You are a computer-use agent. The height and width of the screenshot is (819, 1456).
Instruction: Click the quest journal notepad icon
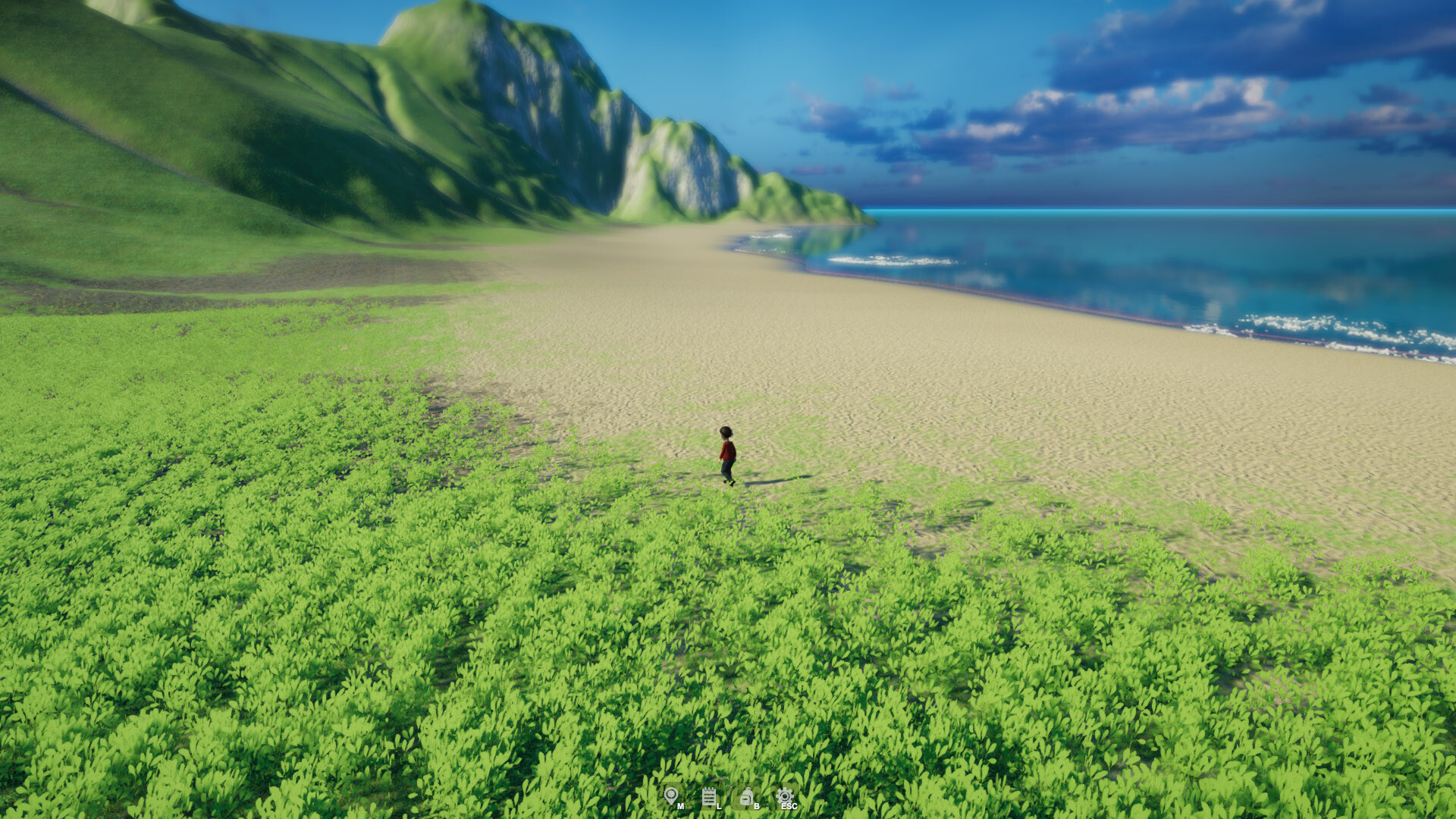709,796
